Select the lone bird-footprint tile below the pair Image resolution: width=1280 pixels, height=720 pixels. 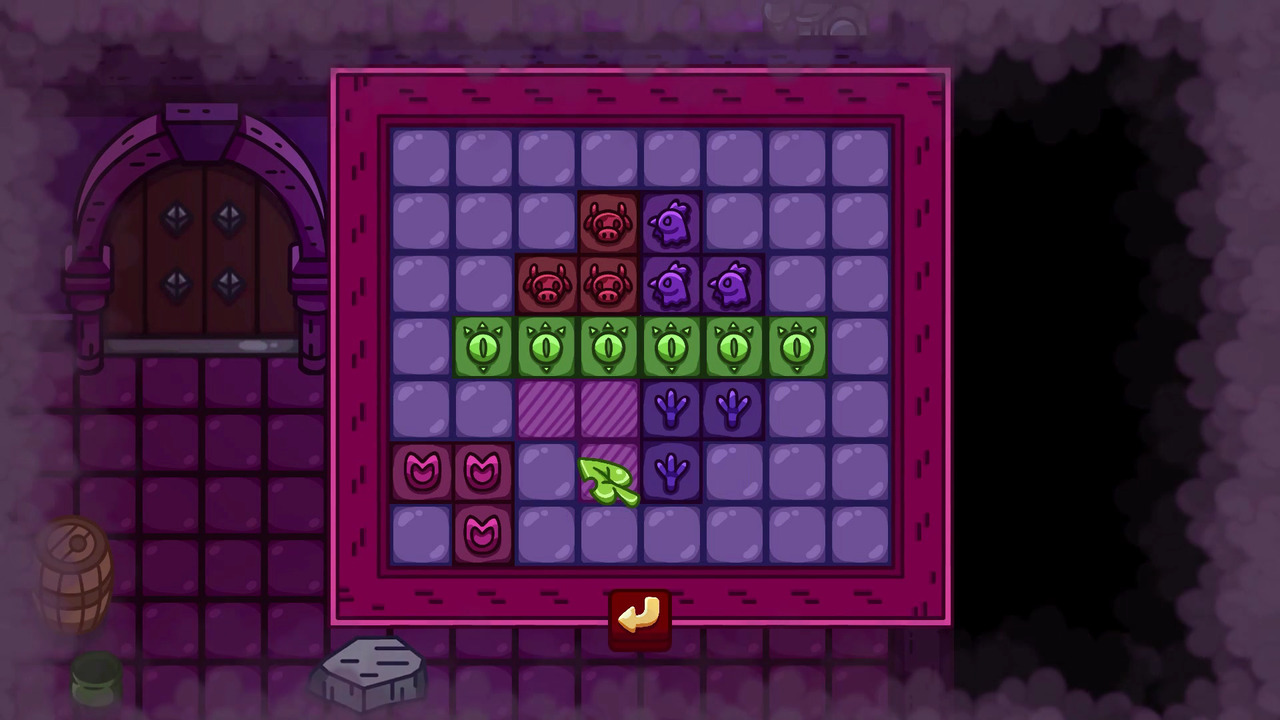click(672, 473)
